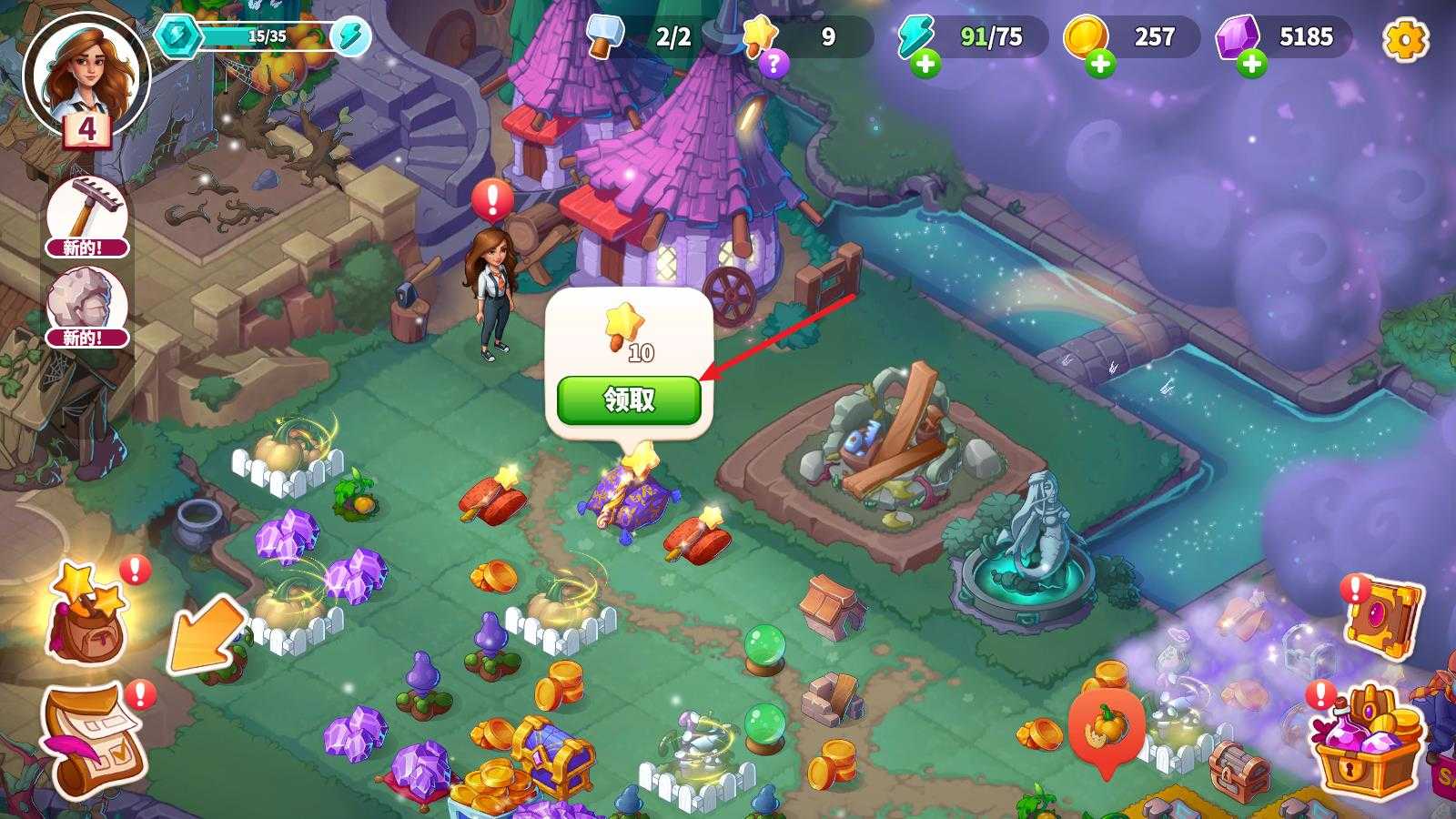The image size is (1456, 819).
Task: Open the player avatar profile
Action: point(86,75)
